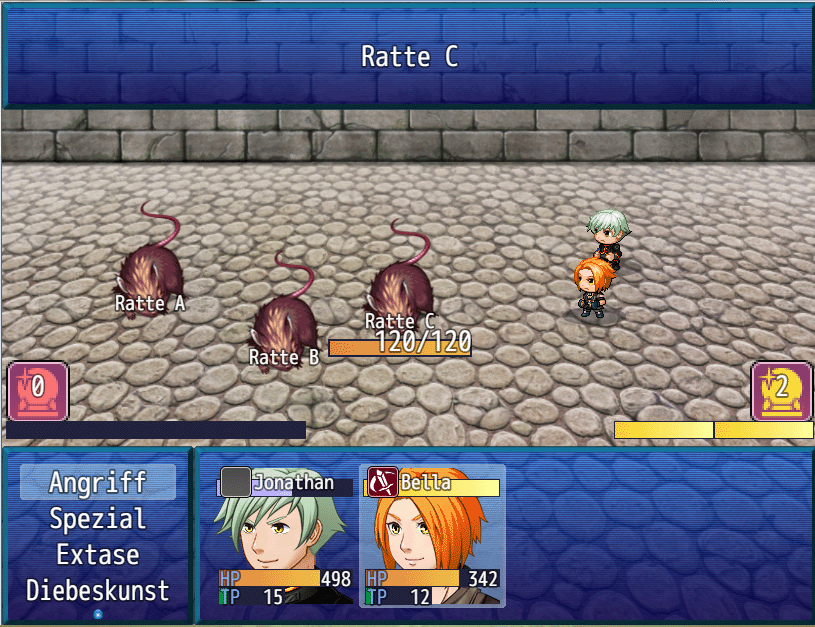Select Spezial from the battle menu
The height and width of the screenshot is (627, 815).
[x=98, y=519]
